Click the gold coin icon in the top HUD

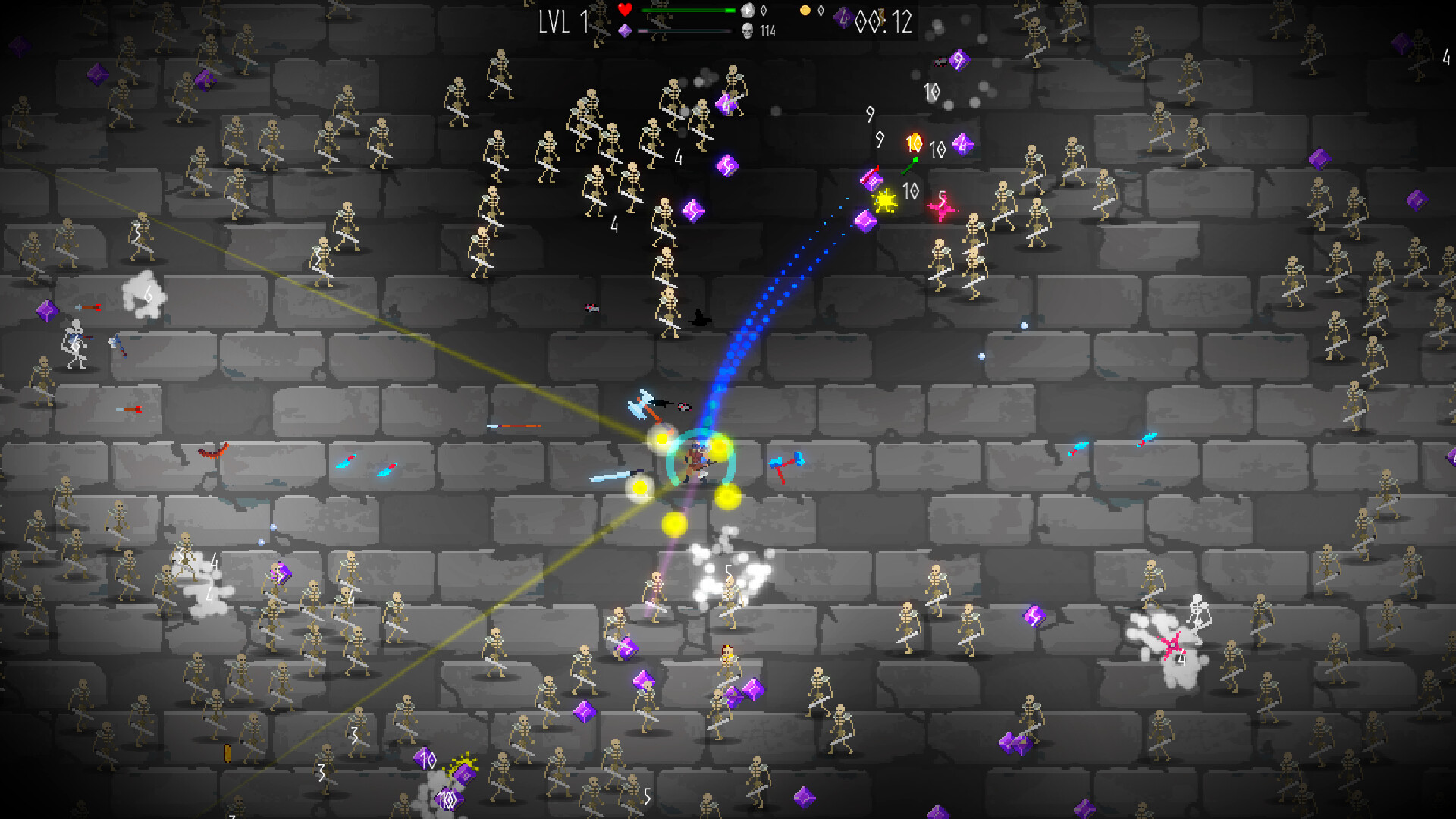pyautogui.click(x=805, y=9)
